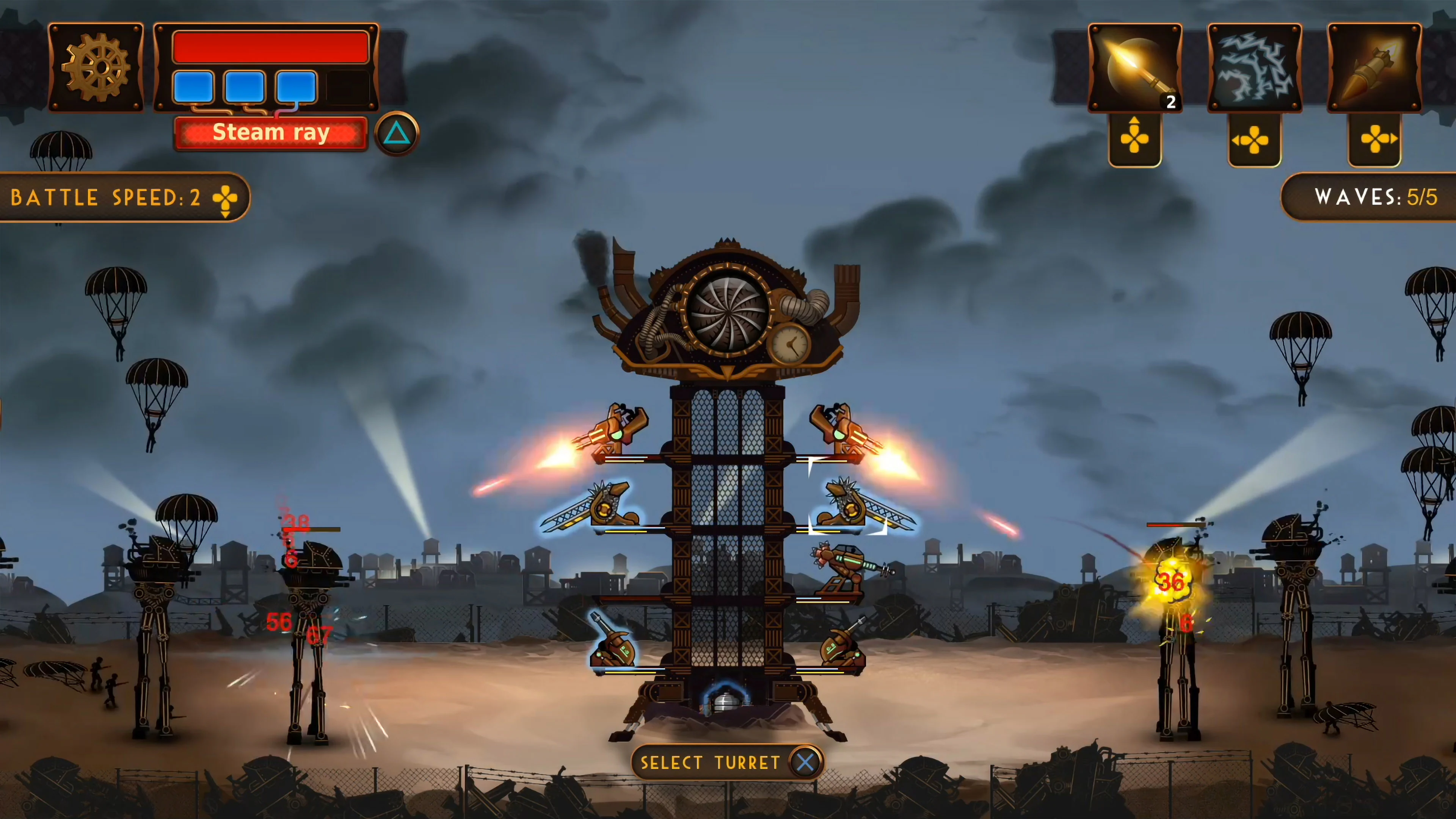Open the settings gear menu
The width and height of the screenshot is (1456, 819).
click(x=96, y=67)
